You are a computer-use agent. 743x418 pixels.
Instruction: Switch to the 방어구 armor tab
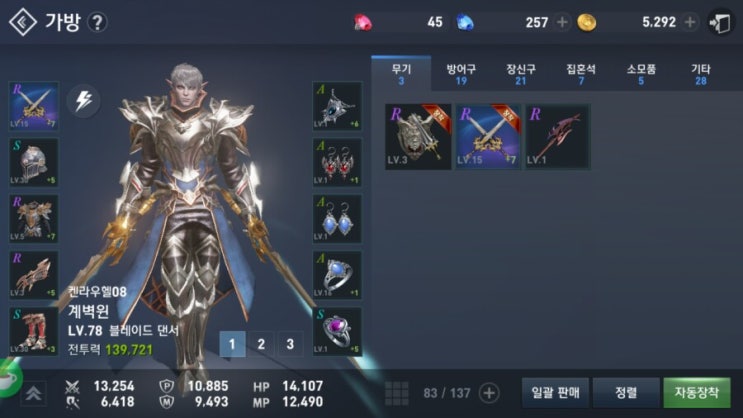tap(461, 73)
